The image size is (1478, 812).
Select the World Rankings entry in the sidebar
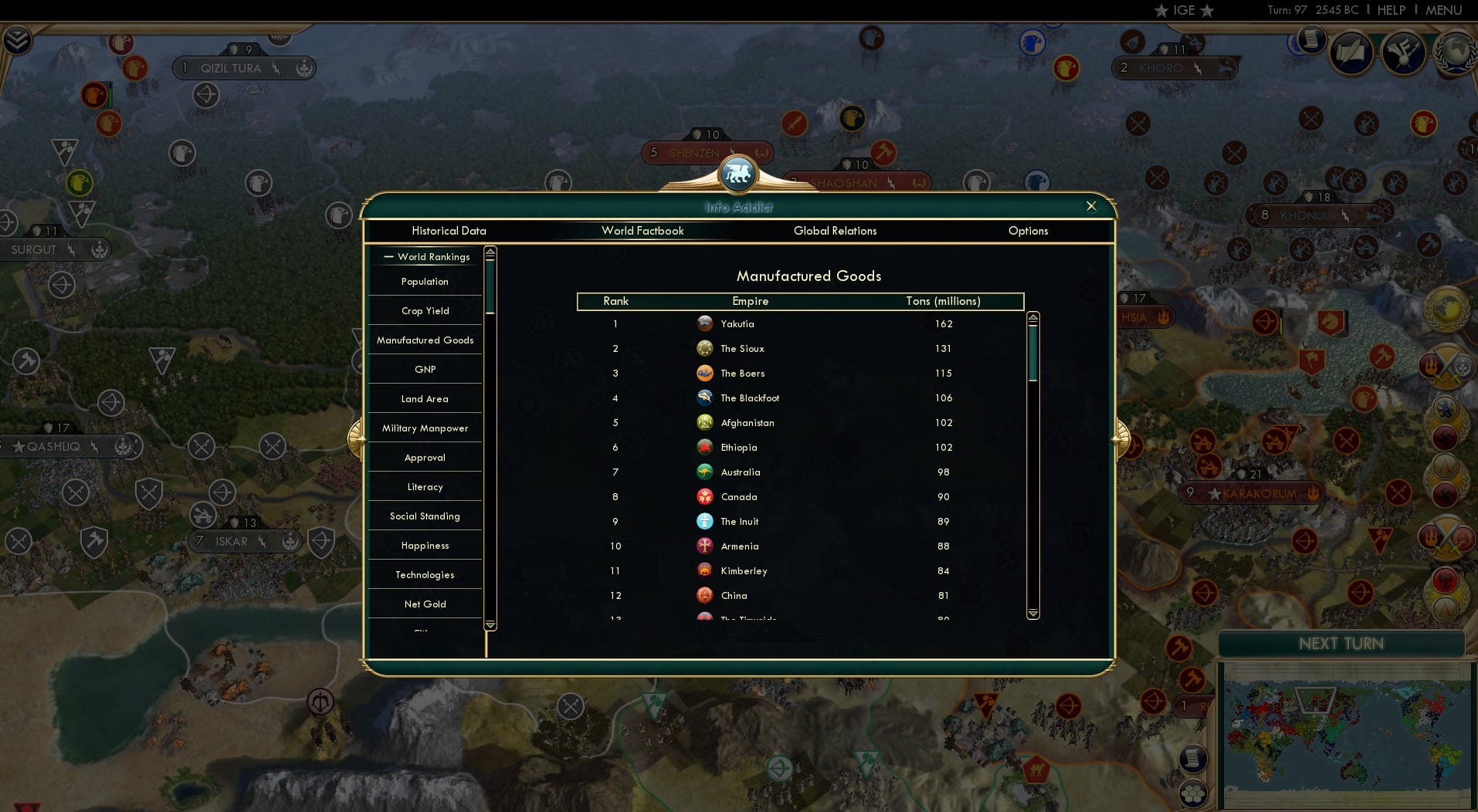click(x=433, y=256)
